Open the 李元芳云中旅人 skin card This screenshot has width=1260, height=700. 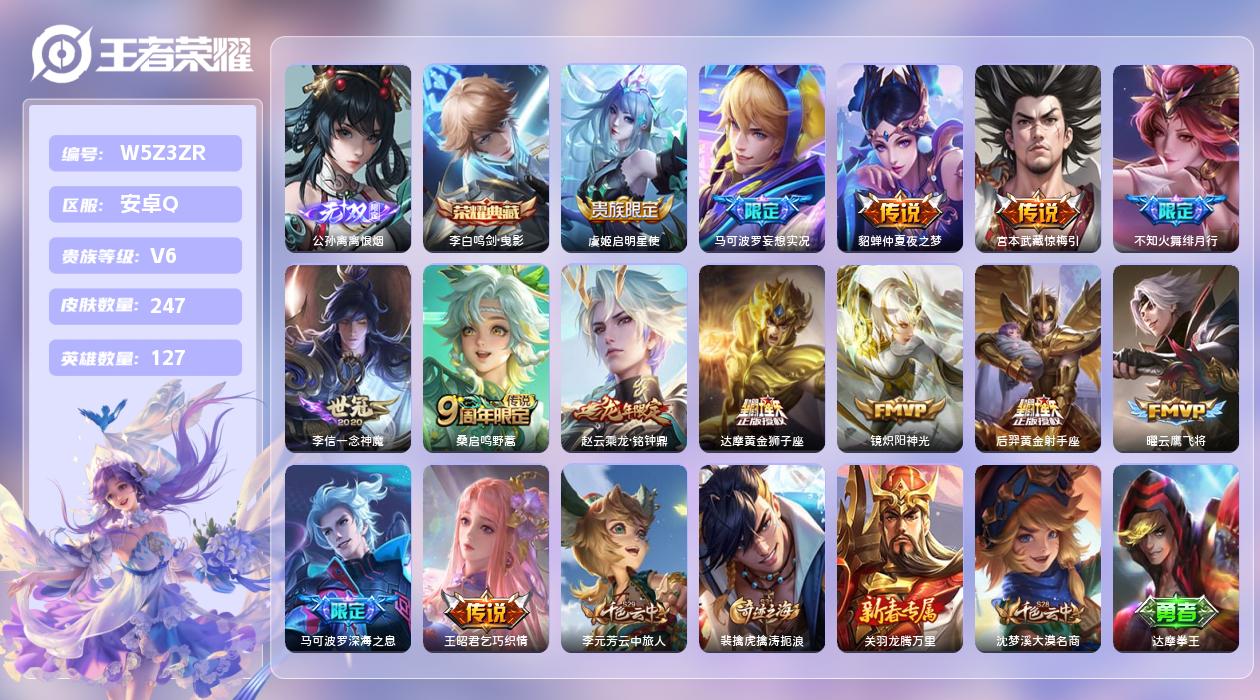click(x=624, y=558)
